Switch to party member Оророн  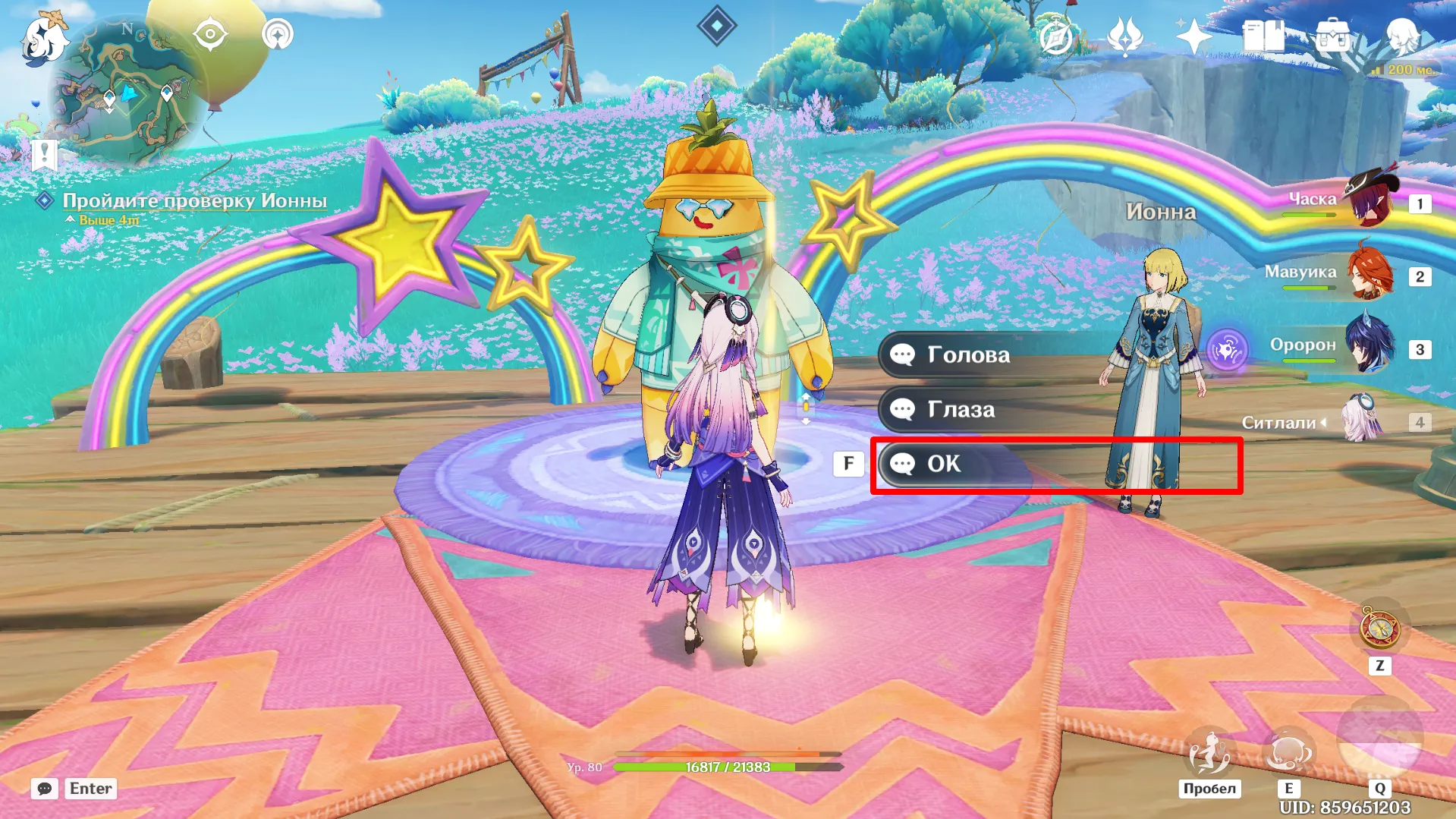point(1369,347)
